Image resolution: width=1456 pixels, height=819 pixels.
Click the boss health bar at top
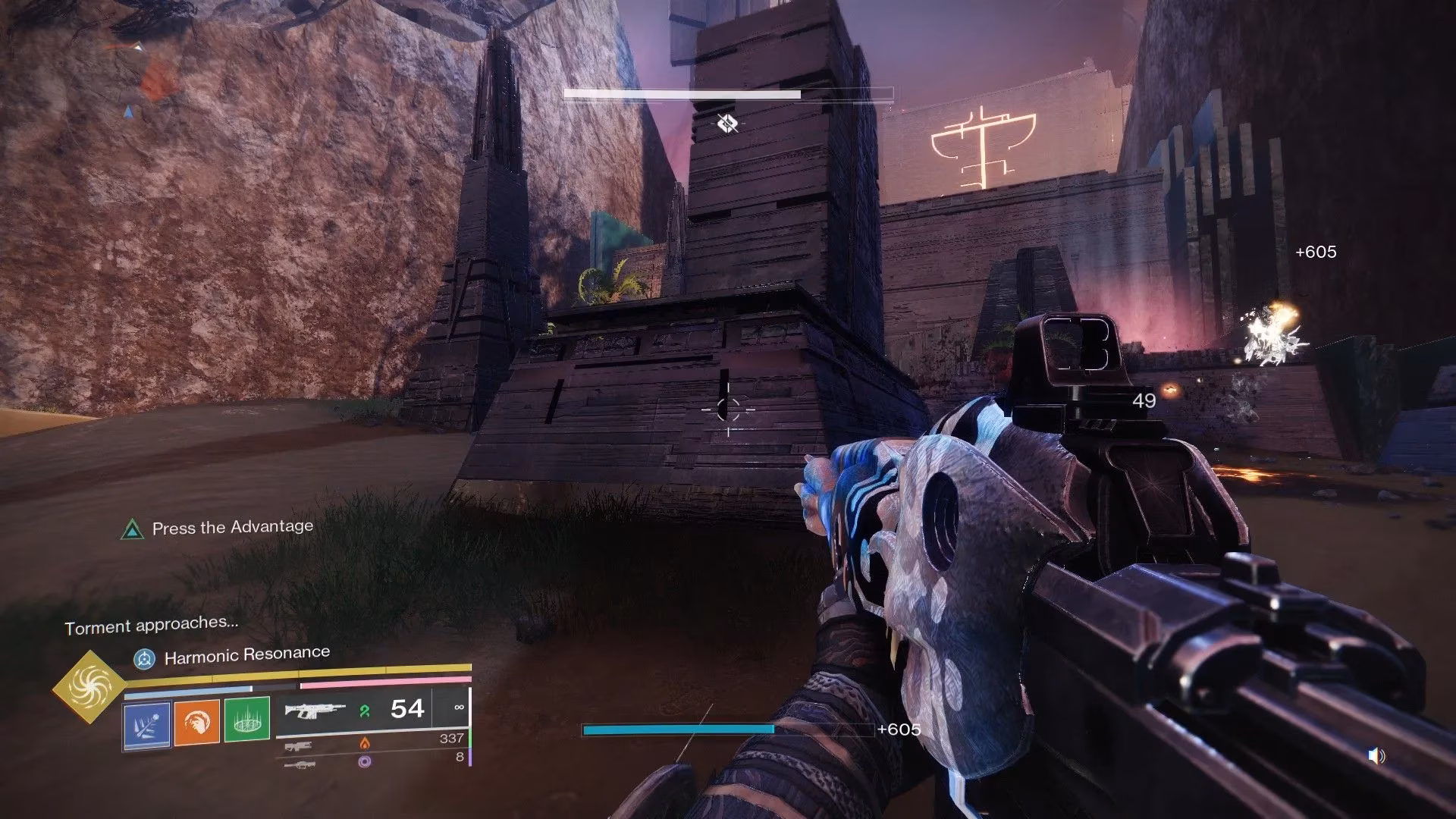[x=728, y=93]
